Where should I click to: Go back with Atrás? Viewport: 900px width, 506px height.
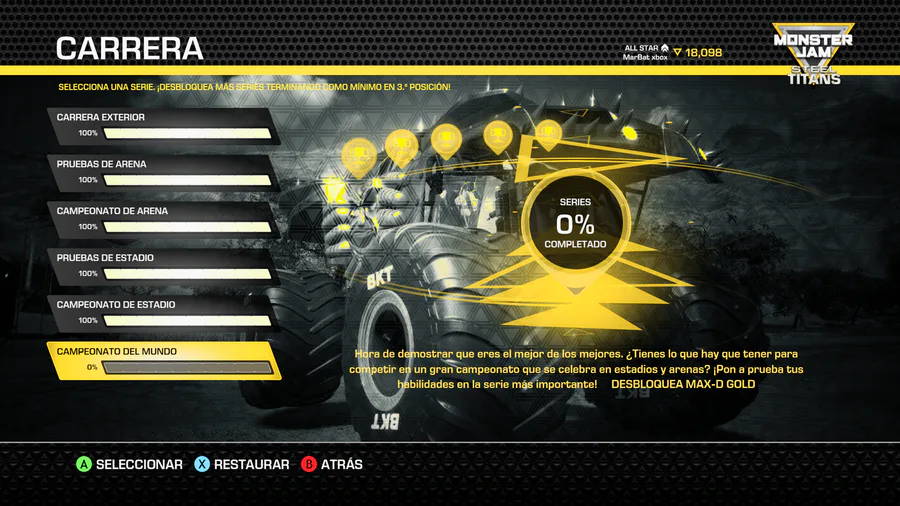[x=333, y=464]
